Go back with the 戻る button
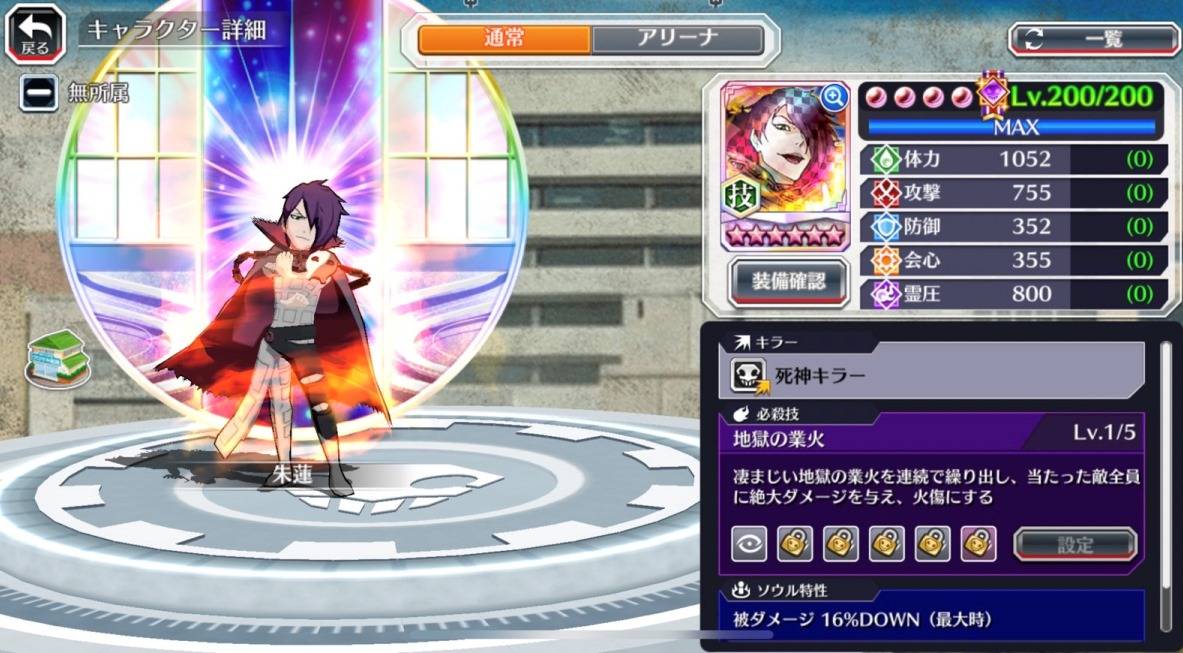This screenshot has width=1183, height=653. pos(35,33)
